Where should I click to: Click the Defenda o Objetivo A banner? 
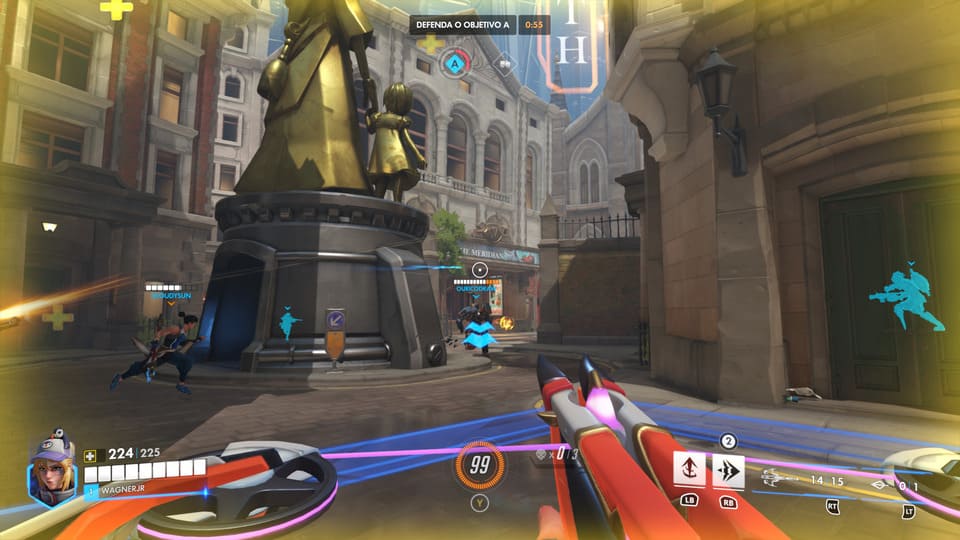pos(464,23)
